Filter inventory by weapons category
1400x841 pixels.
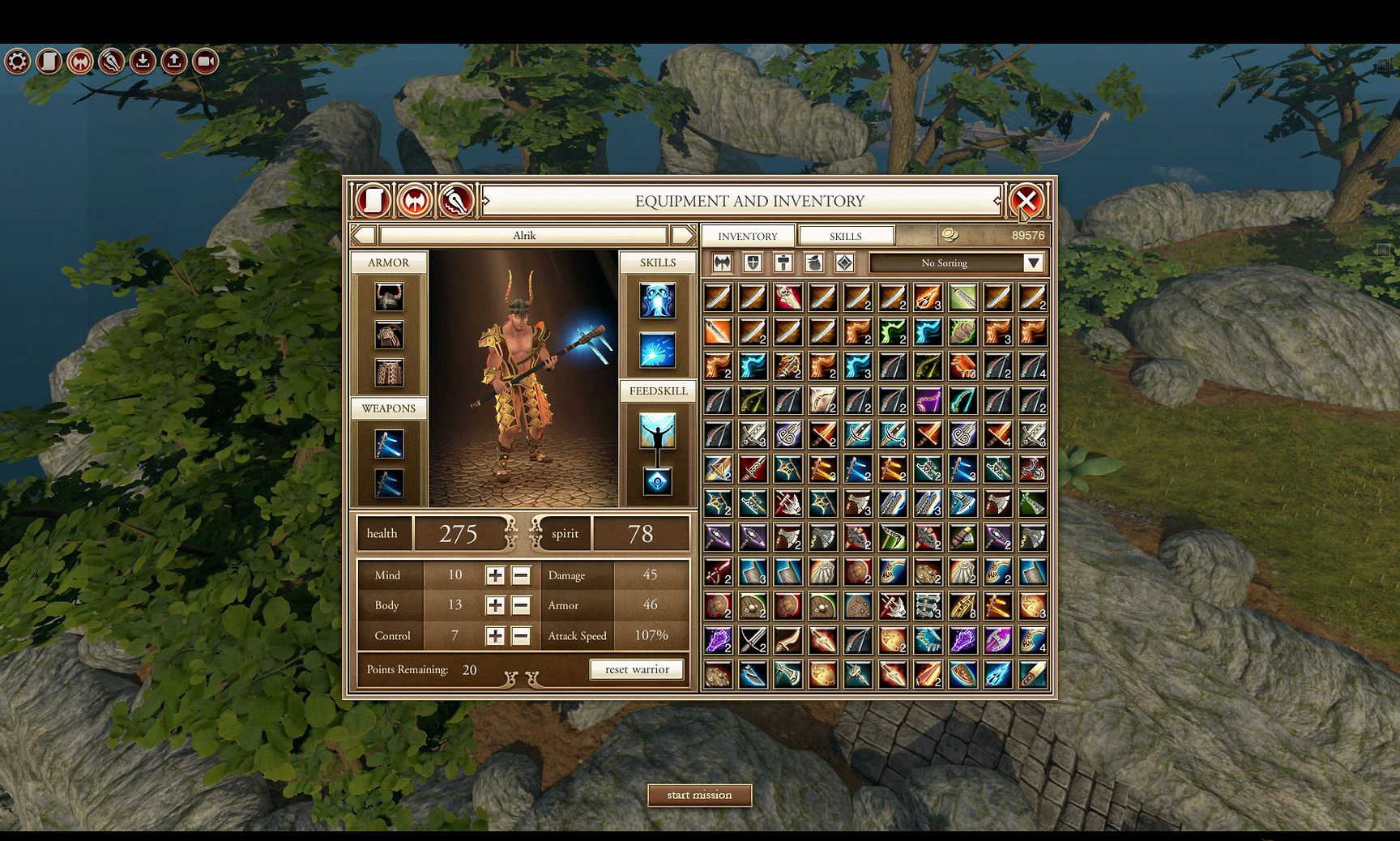pyautogui.click(x=722, y=263)
